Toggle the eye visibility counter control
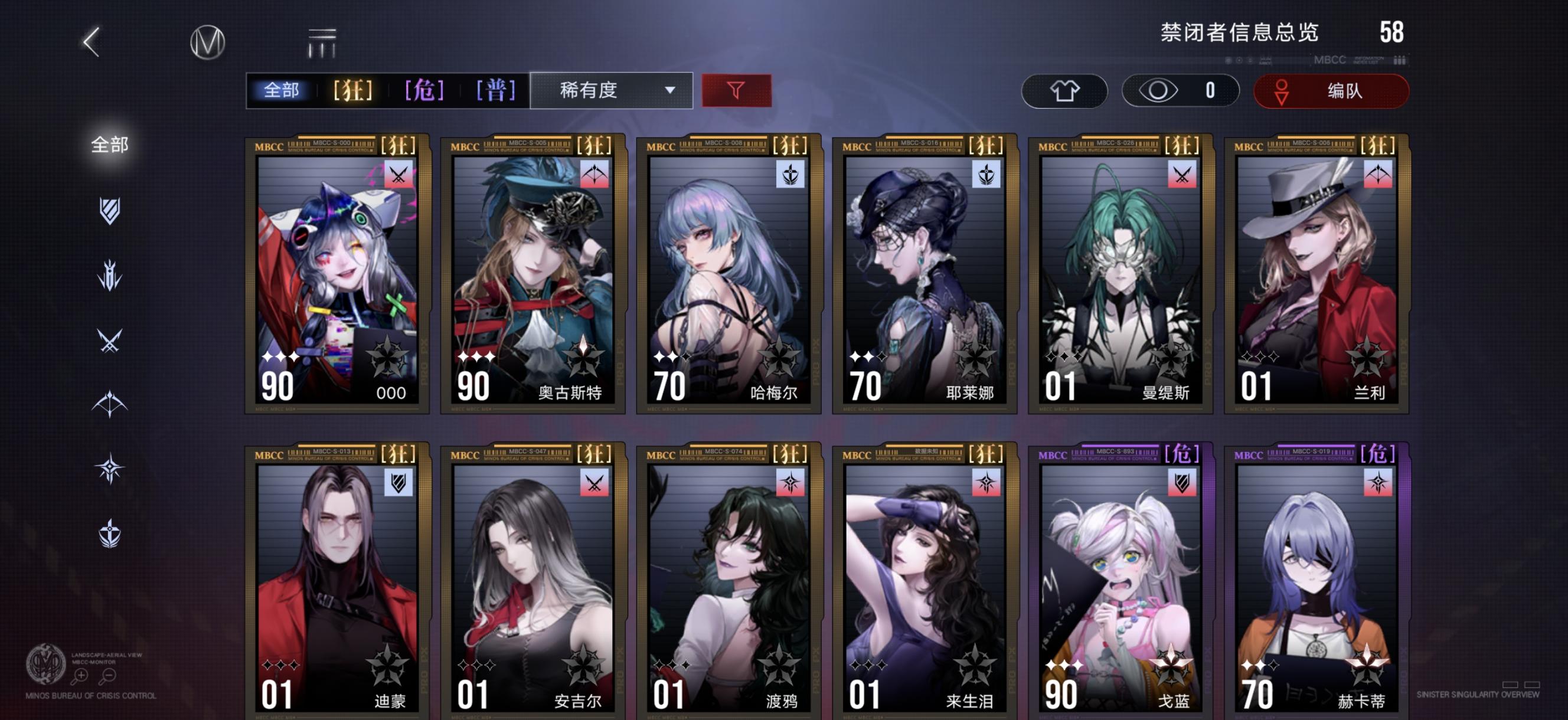 (1179, 91)
